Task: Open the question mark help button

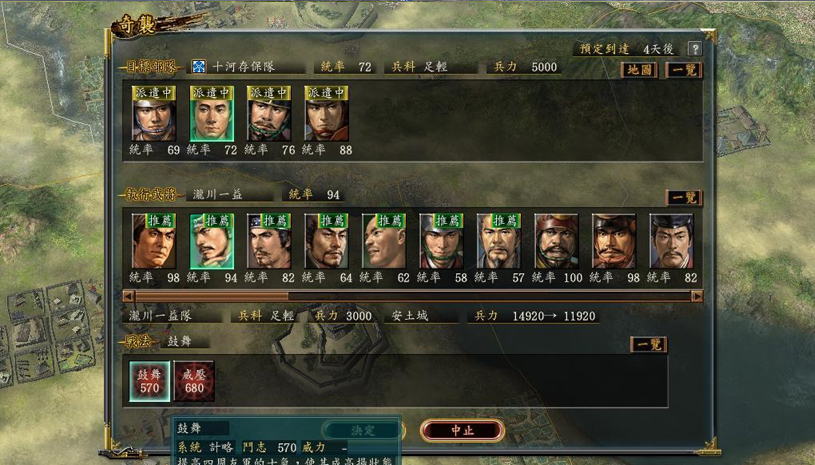Action: pos(694,48)
